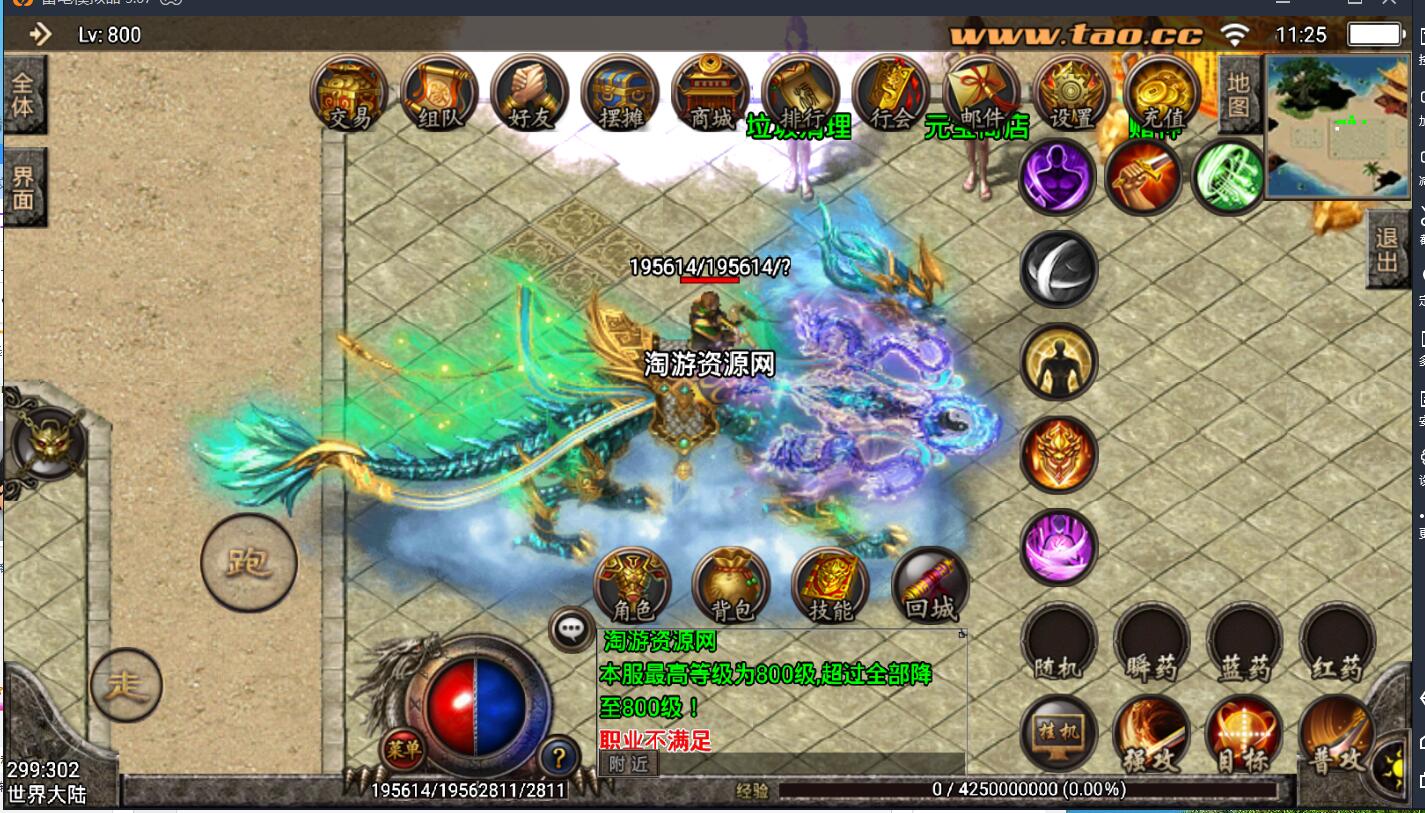1425x813 pixels.
Task: Open the 行会 guild panel
Action: pos(890,94)
